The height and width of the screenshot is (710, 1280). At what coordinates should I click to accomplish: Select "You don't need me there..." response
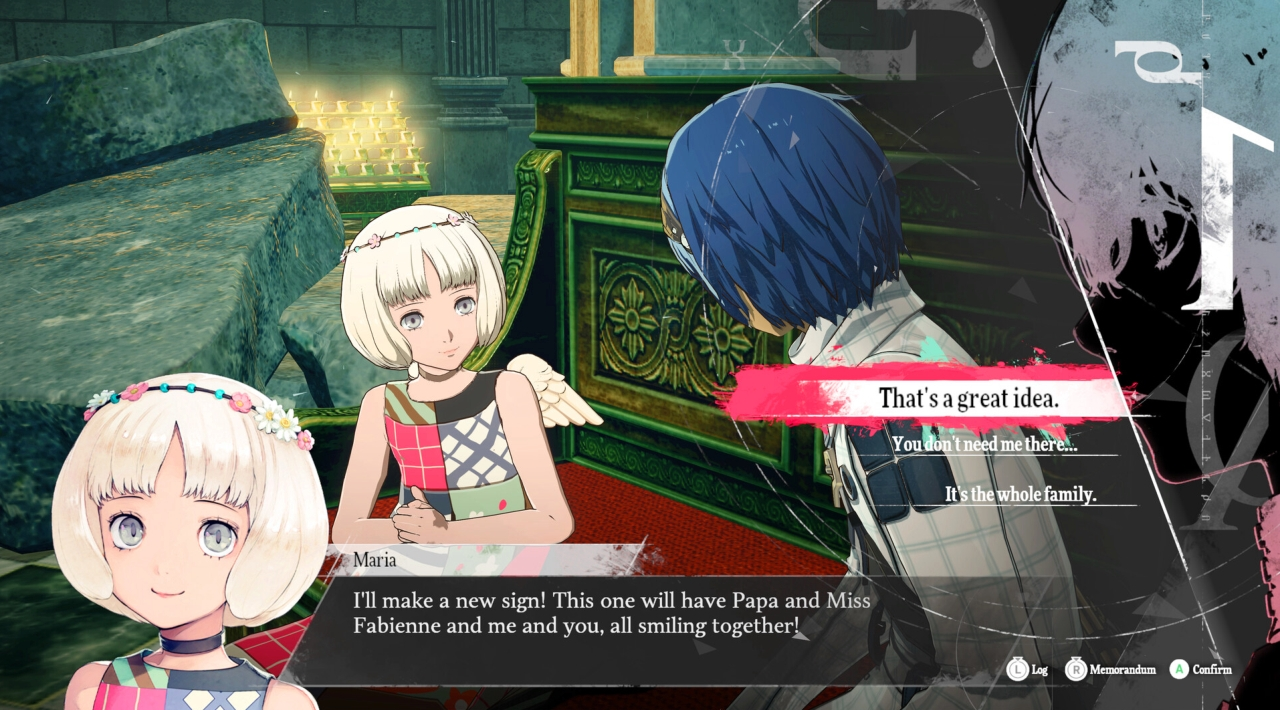[x=984, y=444]
